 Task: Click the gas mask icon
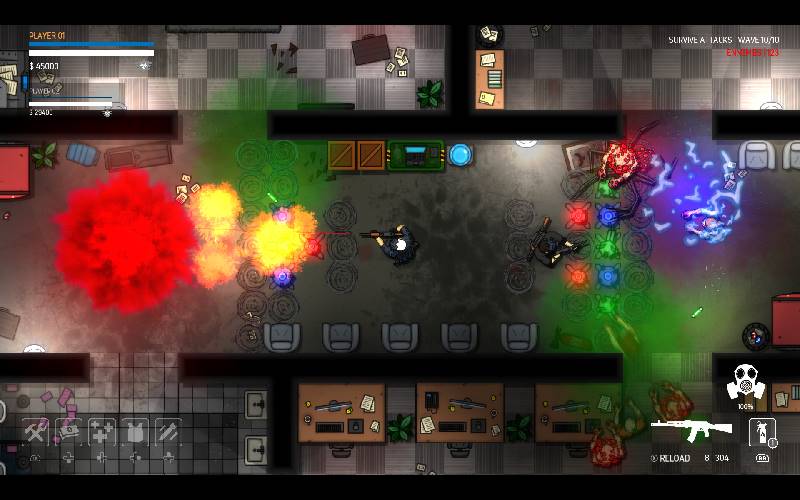click(745, 381)
